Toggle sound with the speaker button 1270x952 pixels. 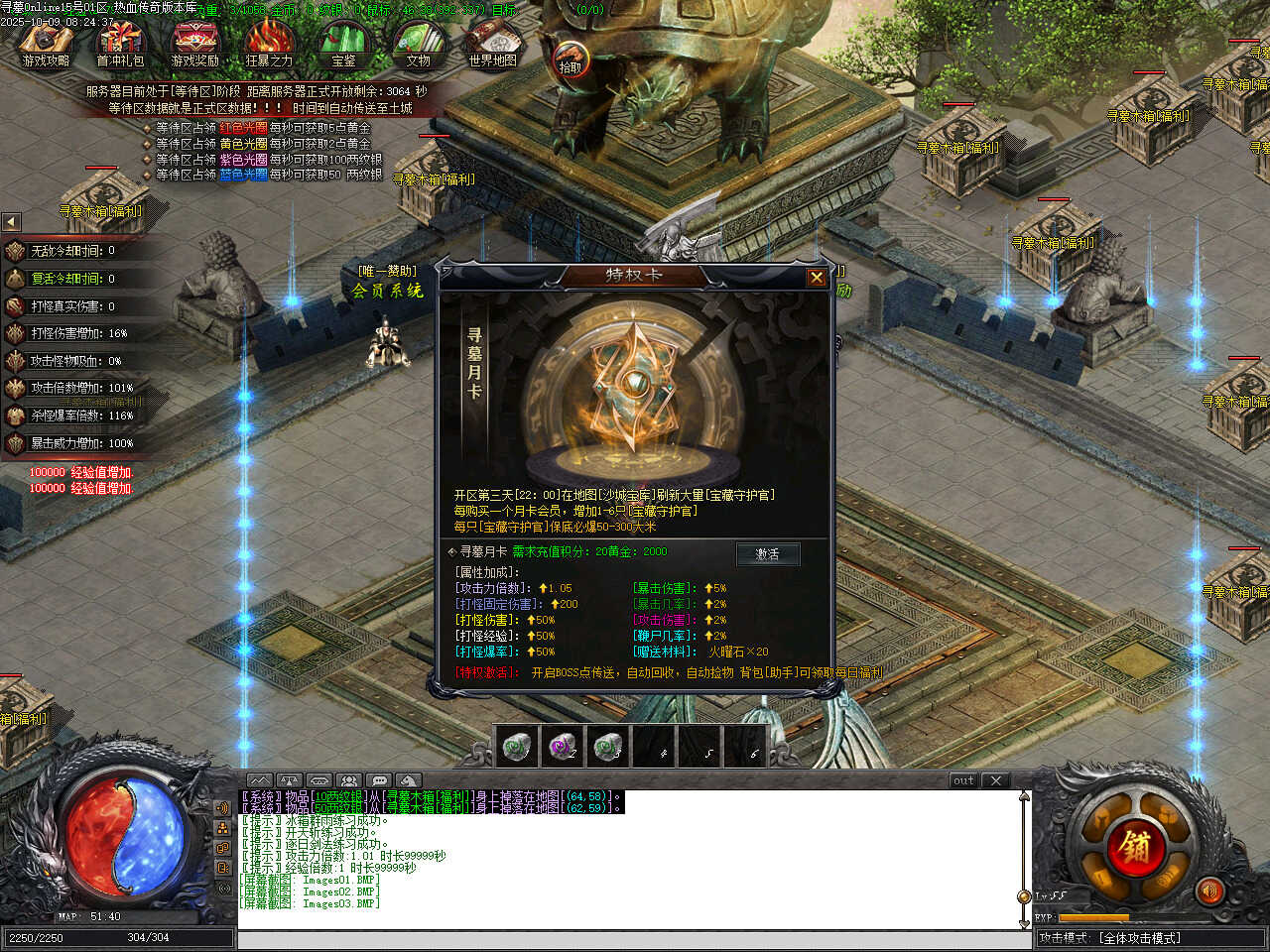click(x=1208, y=892)
